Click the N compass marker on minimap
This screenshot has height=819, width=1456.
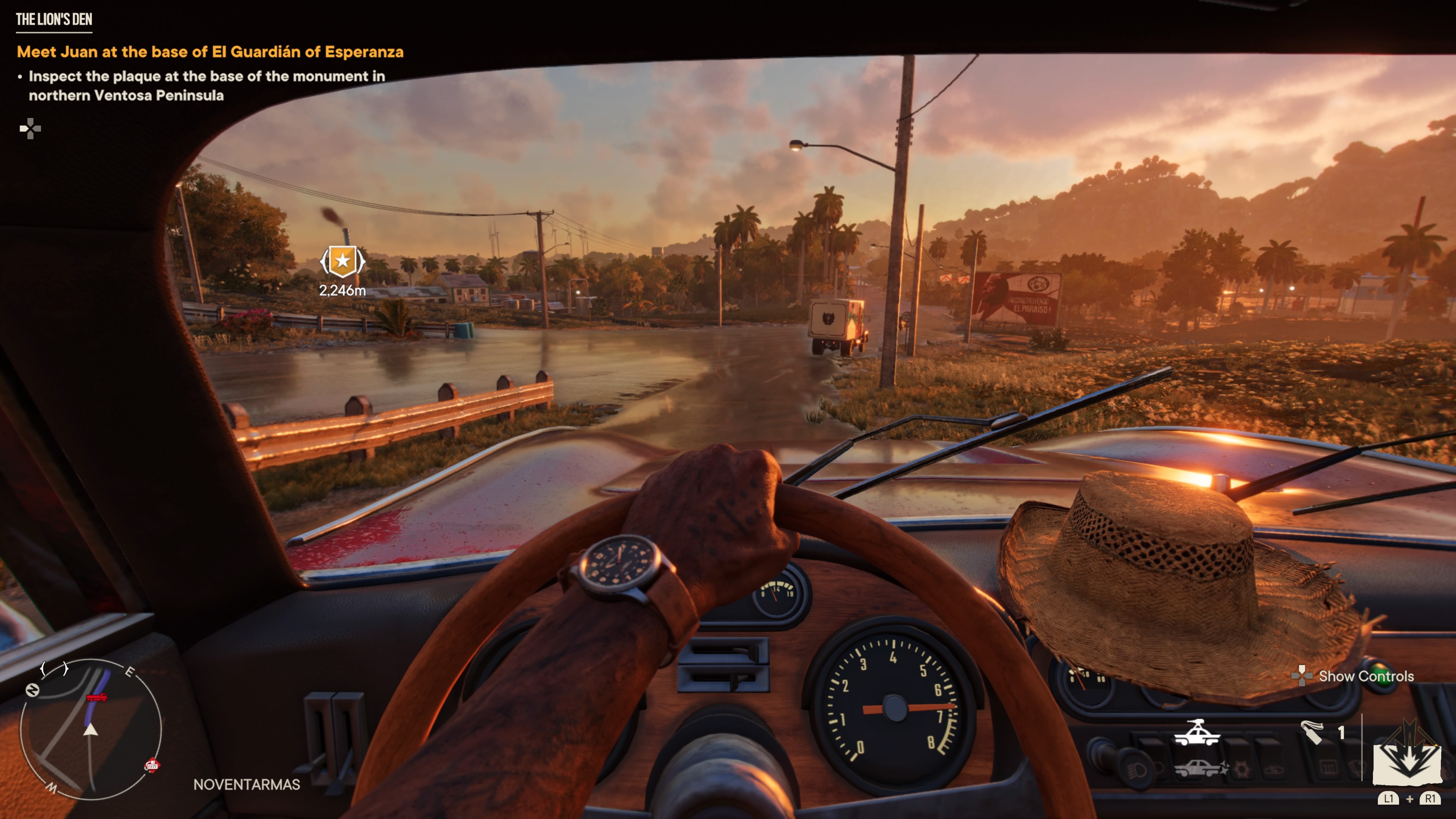[x=32, y=690]
